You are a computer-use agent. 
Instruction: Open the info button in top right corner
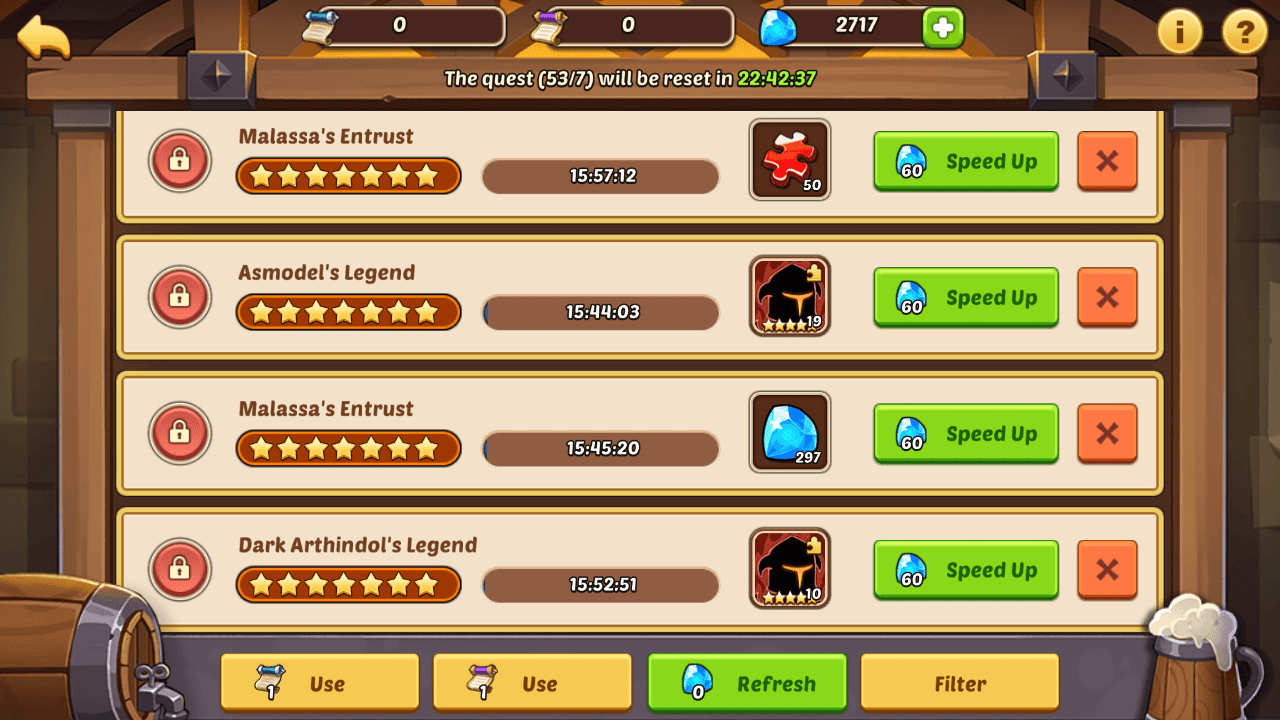[1178, 32]
